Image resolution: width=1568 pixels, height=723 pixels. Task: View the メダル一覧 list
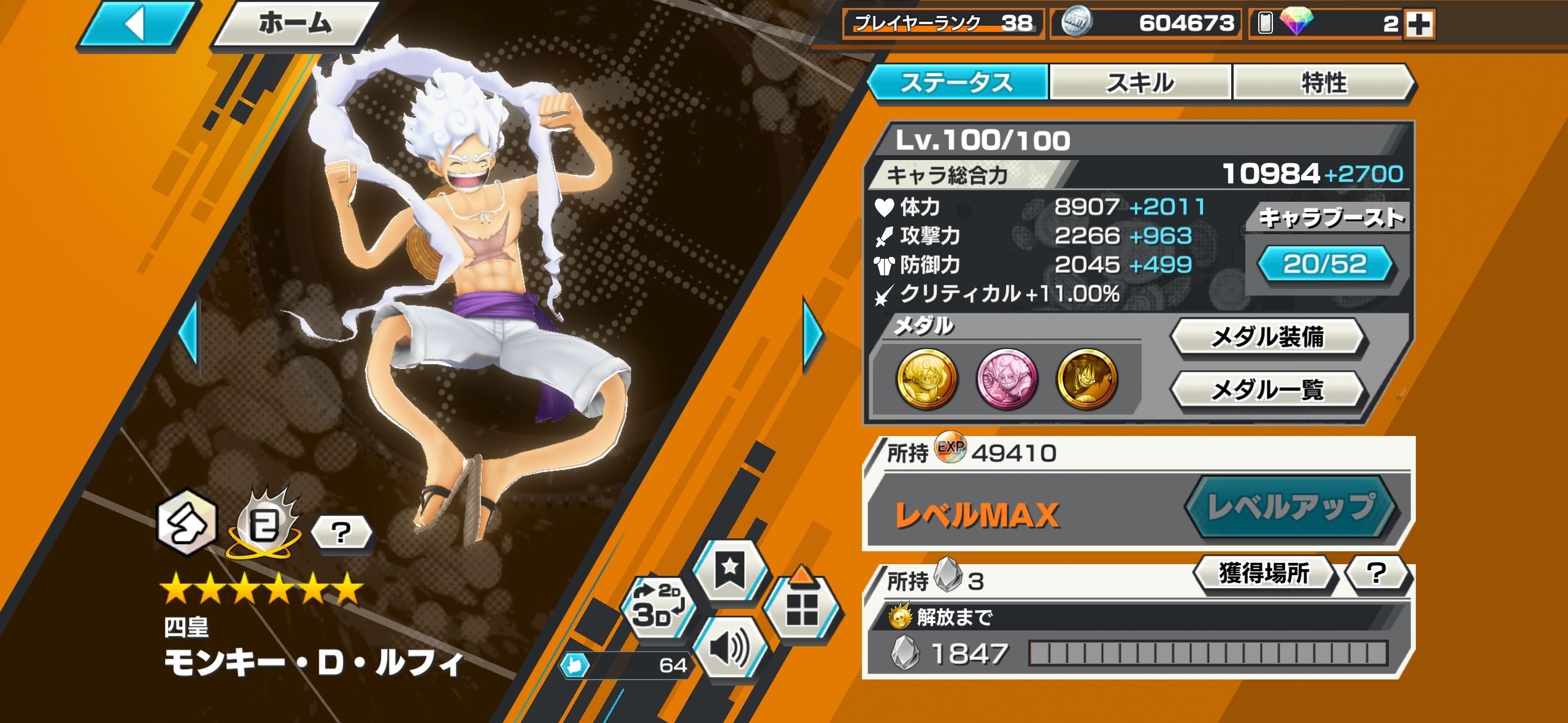1267,389
